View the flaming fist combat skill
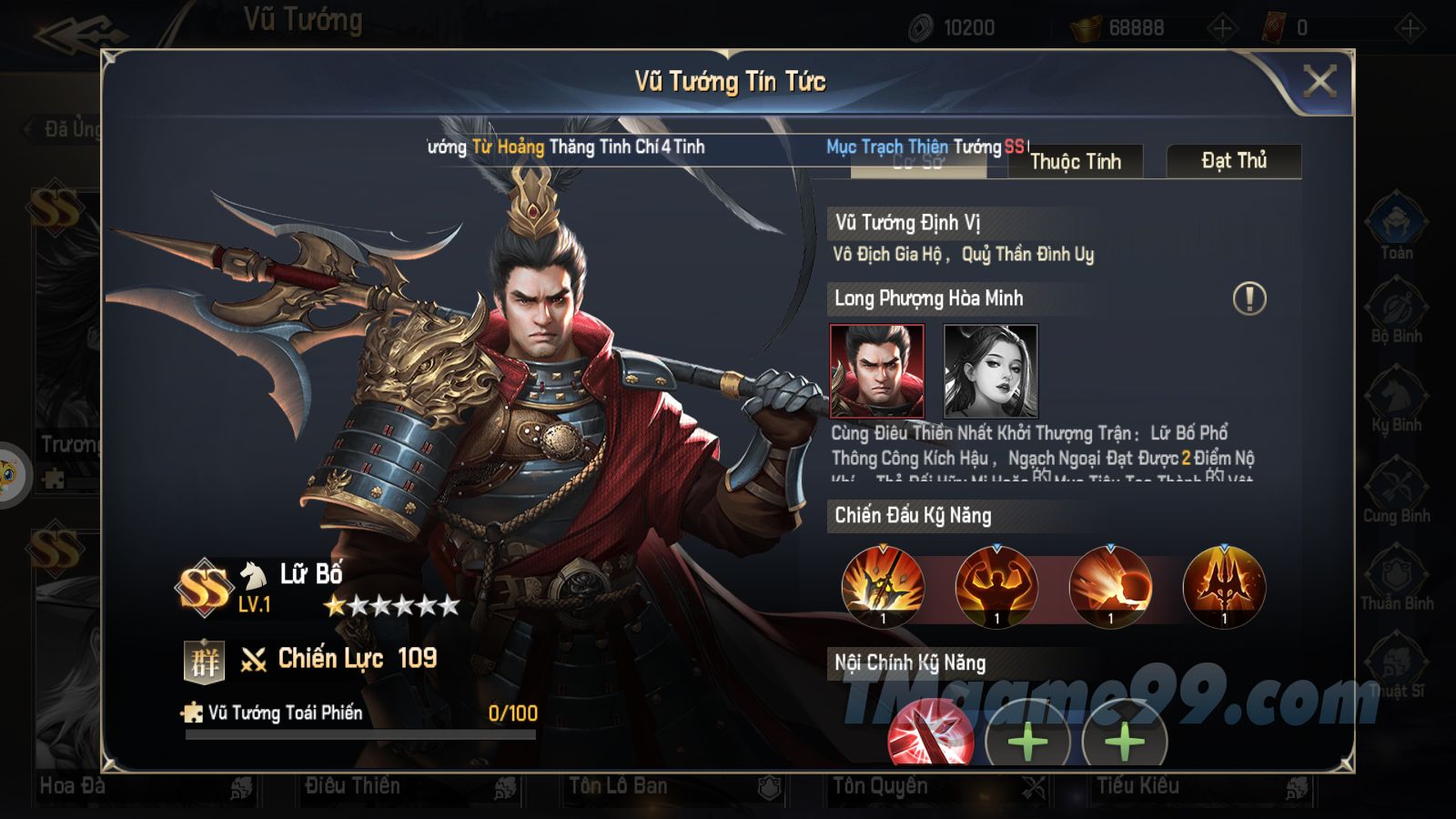This screenshot has height=819, width=1456. pyautogui.click(x=1110, y=587)
